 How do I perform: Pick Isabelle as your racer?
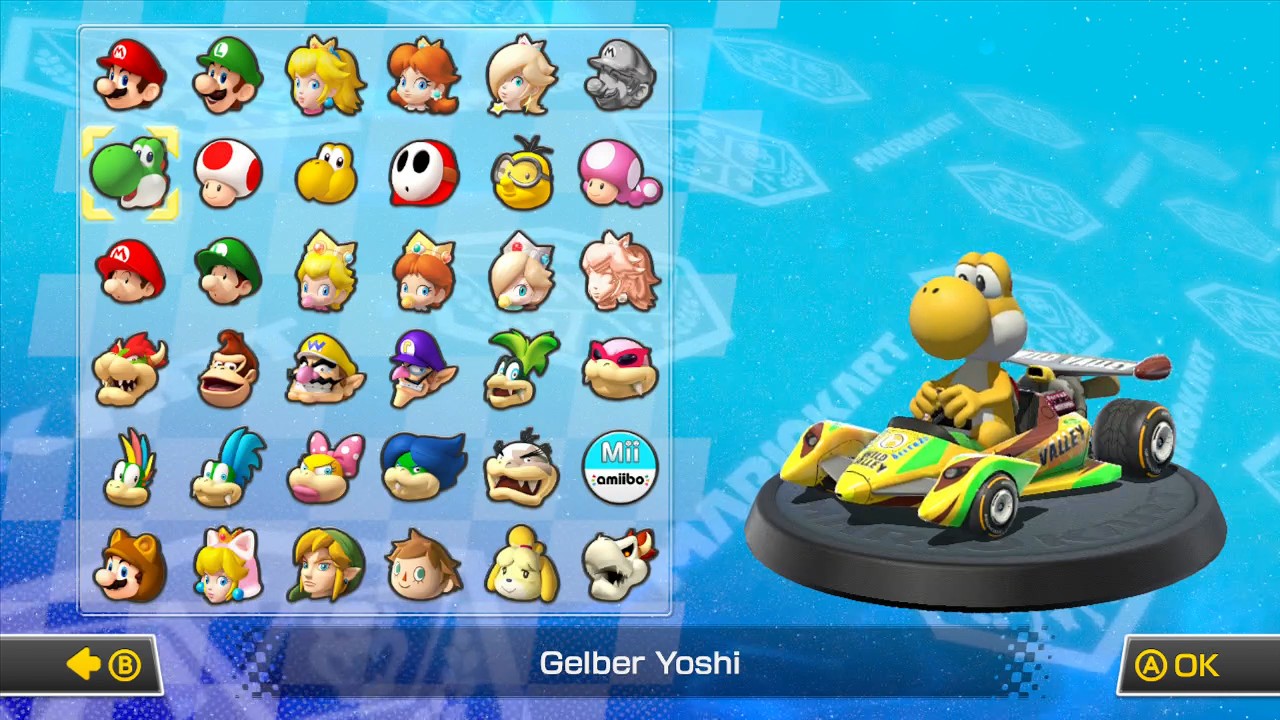point(522,563)
